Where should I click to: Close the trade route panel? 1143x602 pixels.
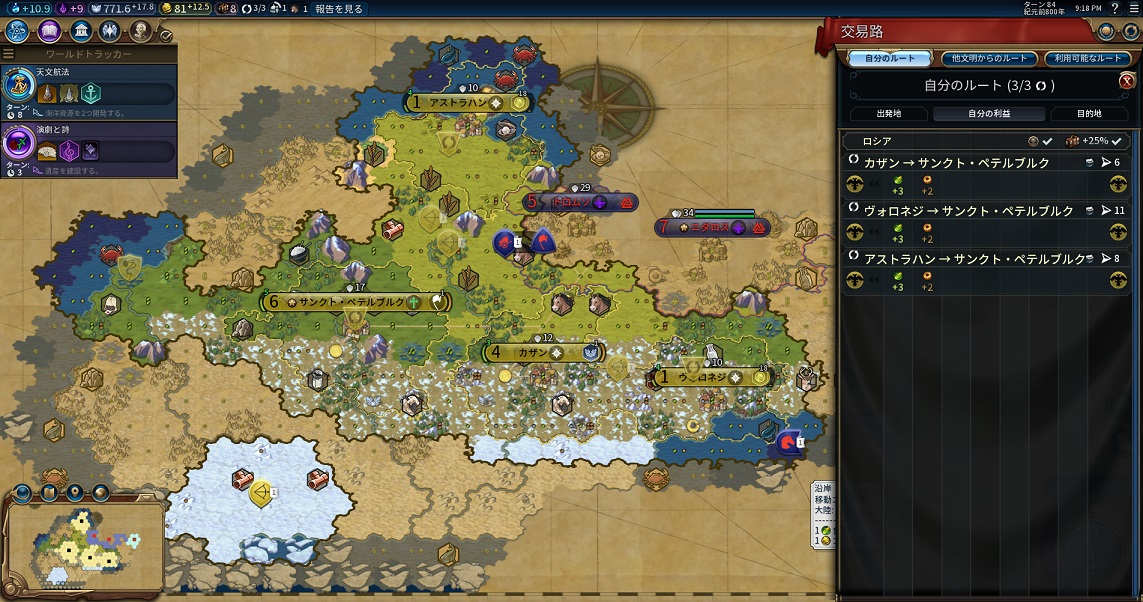click(x=1126, y=82)
